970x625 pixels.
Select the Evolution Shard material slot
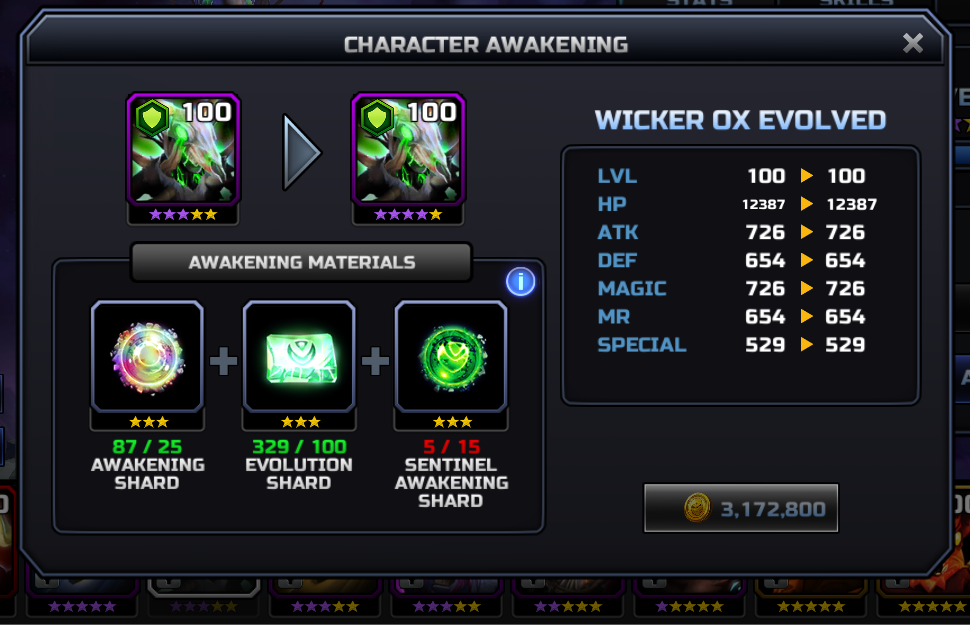pos(299,356)
